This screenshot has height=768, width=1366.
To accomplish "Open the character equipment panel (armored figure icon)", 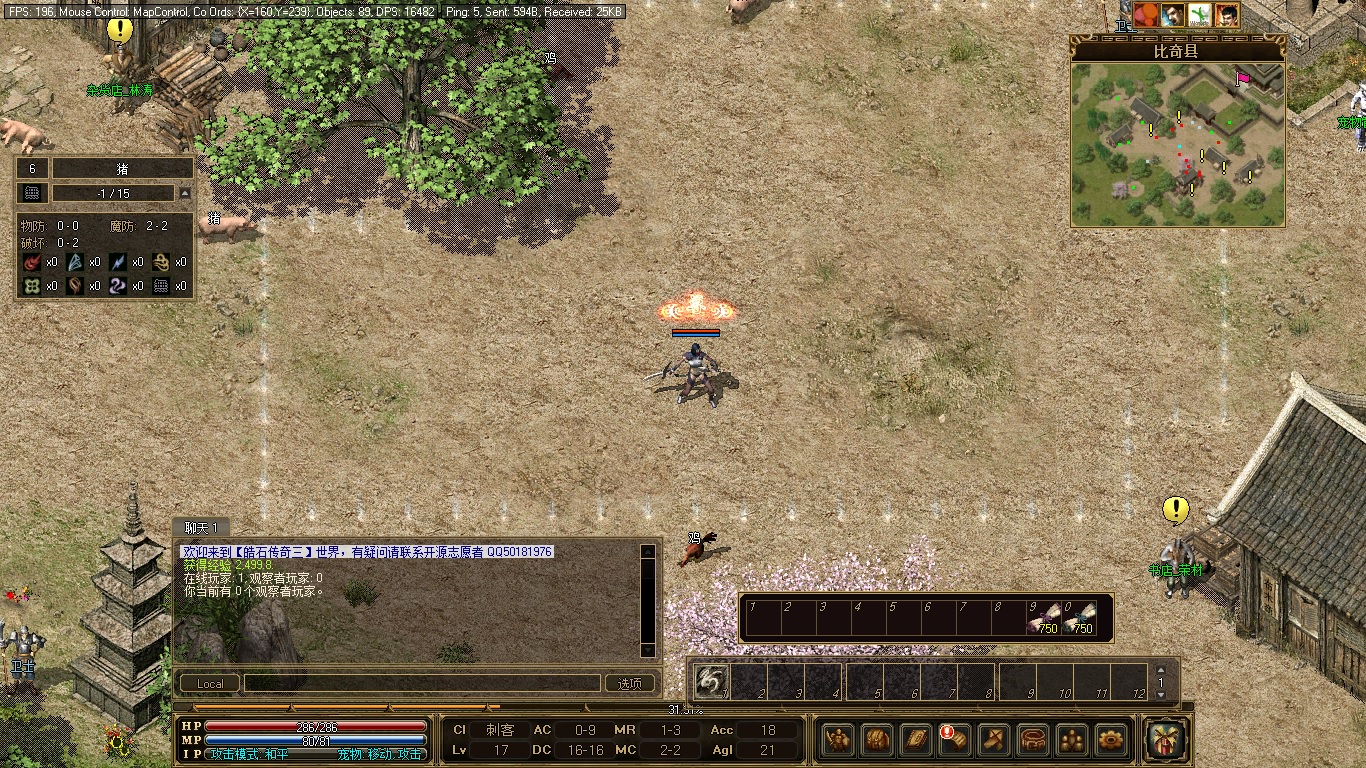I will 838,739.
